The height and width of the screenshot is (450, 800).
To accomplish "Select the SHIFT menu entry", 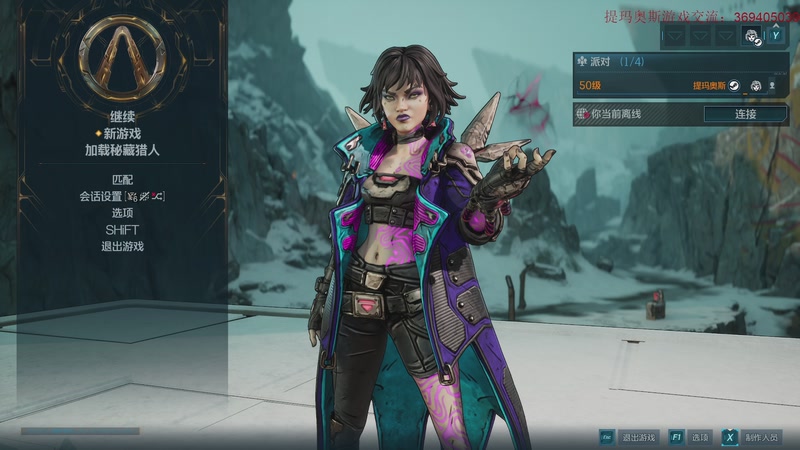I will coord(123,230).
